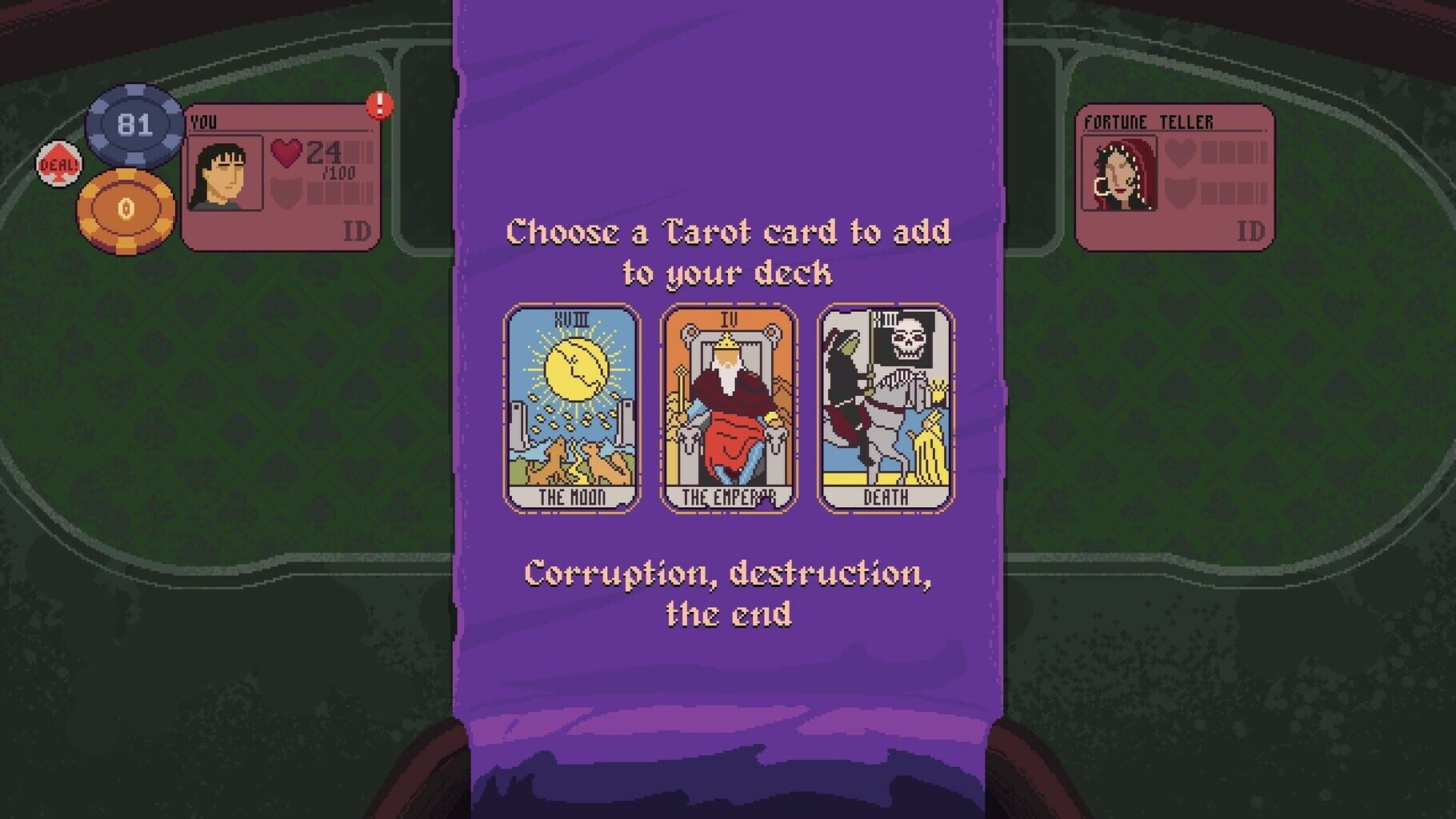Click the orange zero chip
This screenshot has width=1456, height=819.
(125, 206)
